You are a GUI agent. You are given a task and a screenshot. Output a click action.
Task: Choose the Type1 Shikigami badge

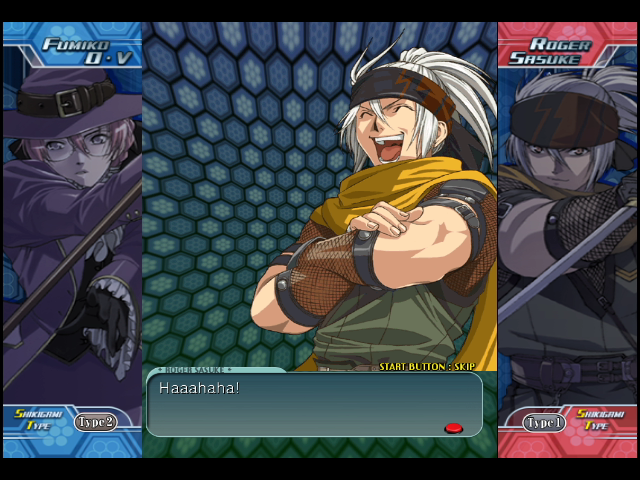coord(545,423)
